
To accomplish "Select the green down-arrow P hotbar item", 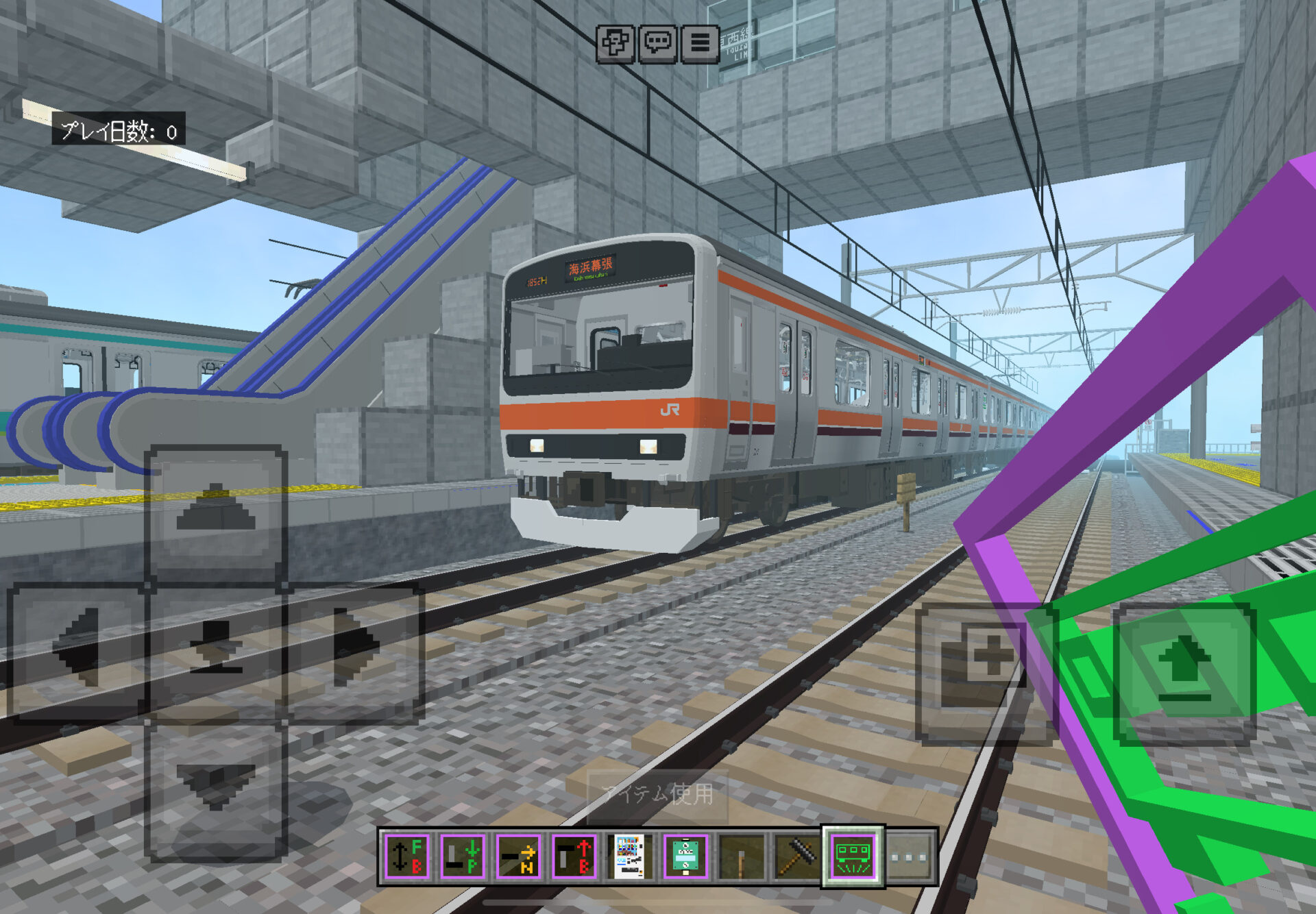I will 463,856.
